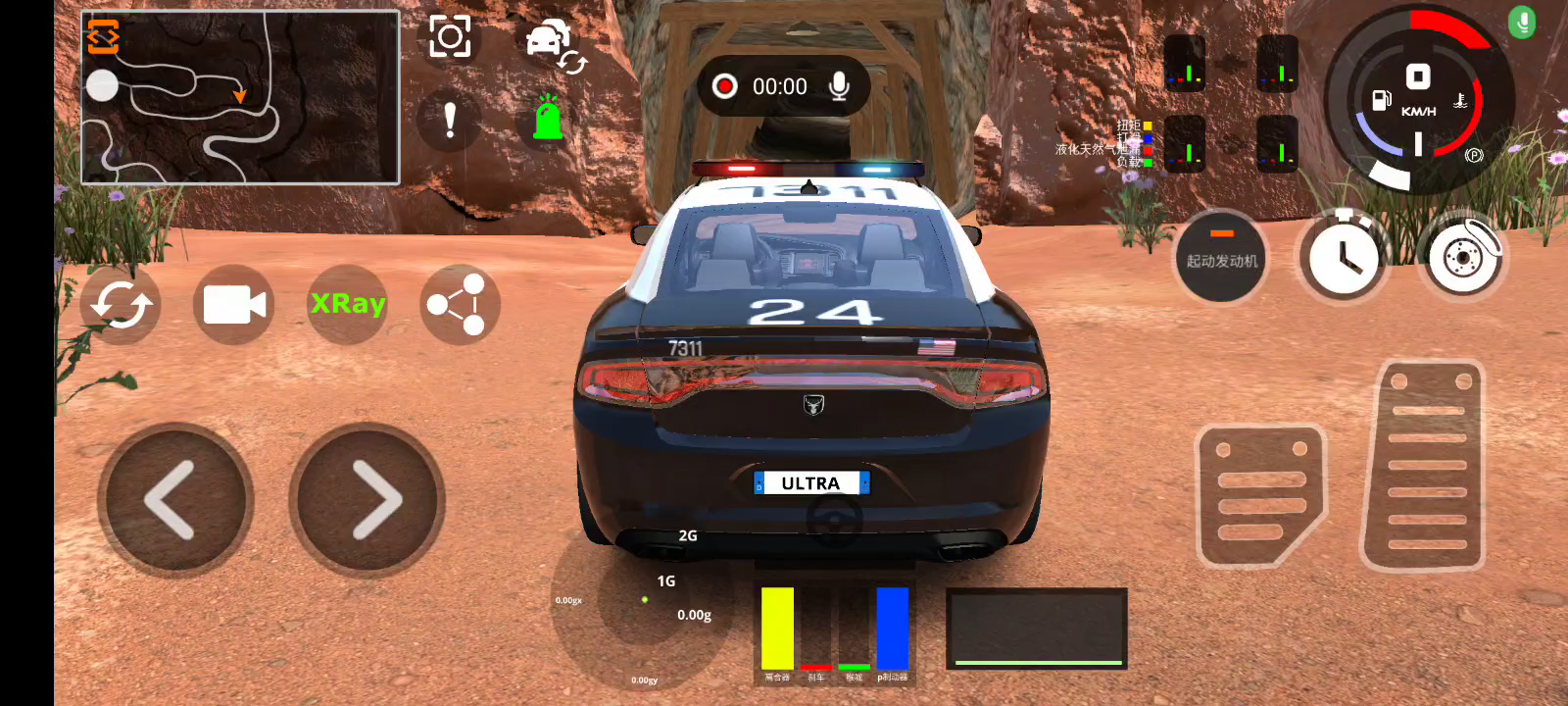The height and width of the screenshot is (706, 1568).
Task: Tap the stopwatch timer button
Action: tap(1344, 258)
